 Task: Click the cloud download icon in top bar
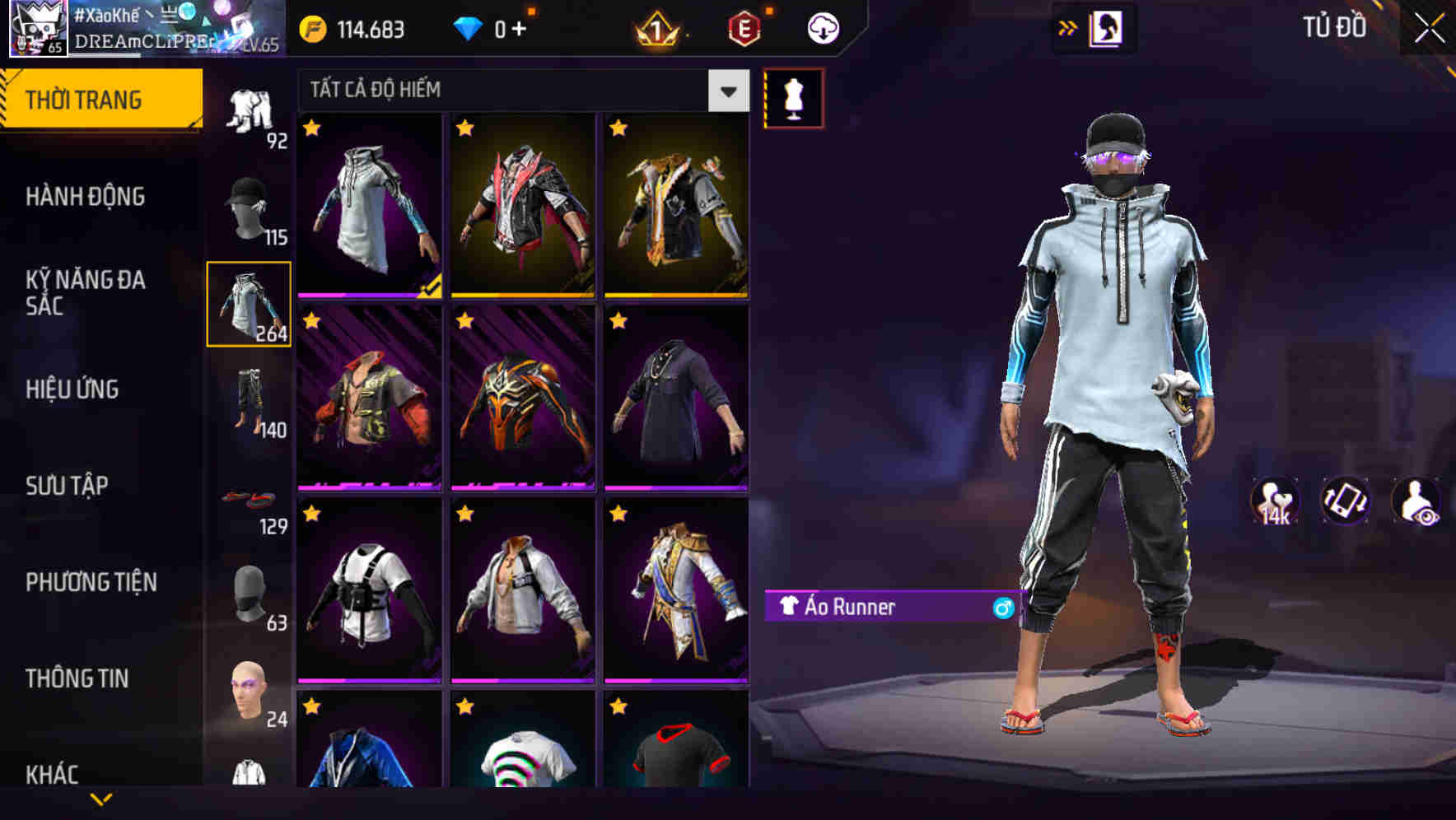[823, 27]
